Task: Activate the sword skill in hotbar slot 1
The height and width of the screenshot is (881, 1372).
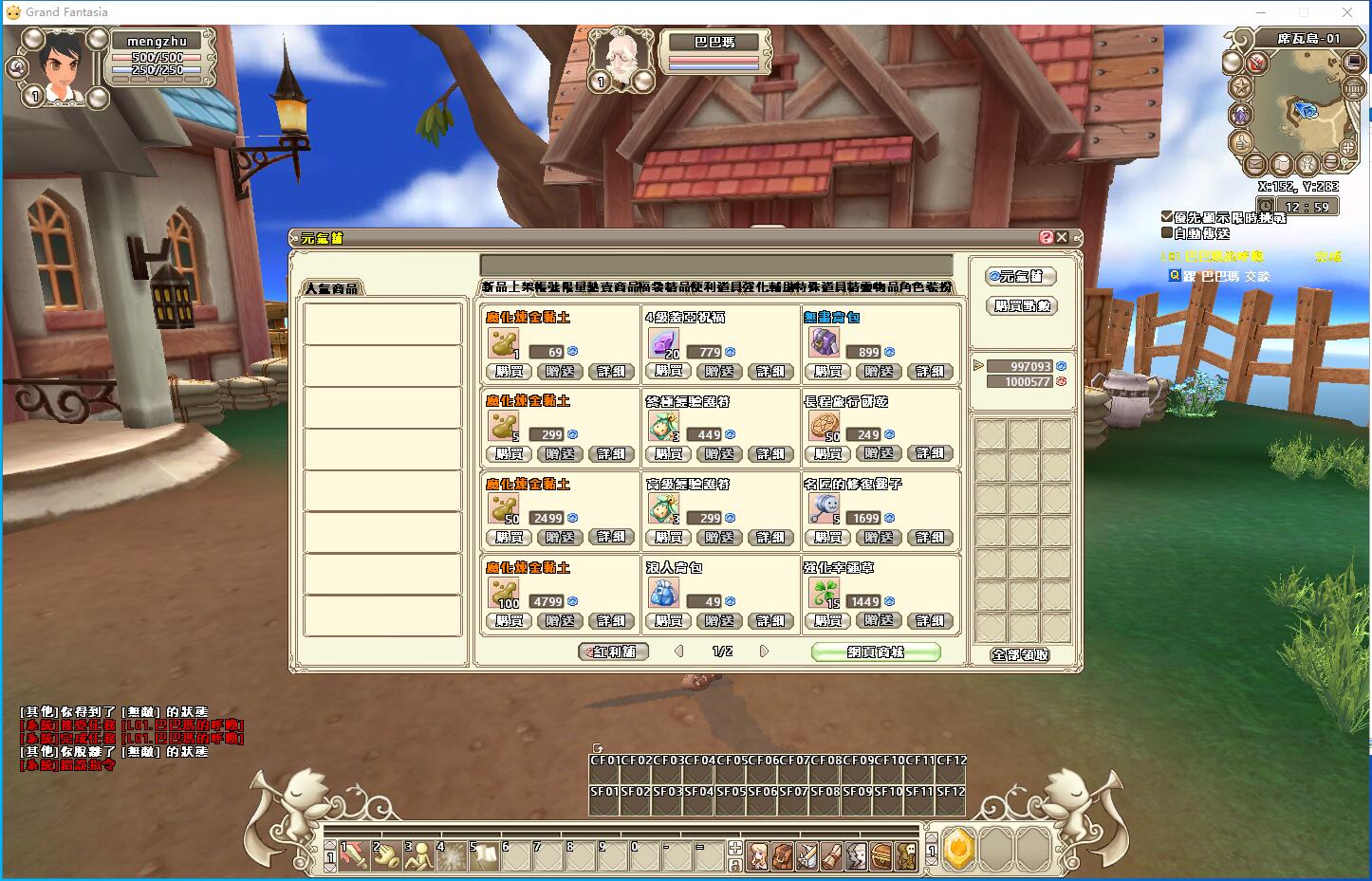Action: click(x=352, y=853)
